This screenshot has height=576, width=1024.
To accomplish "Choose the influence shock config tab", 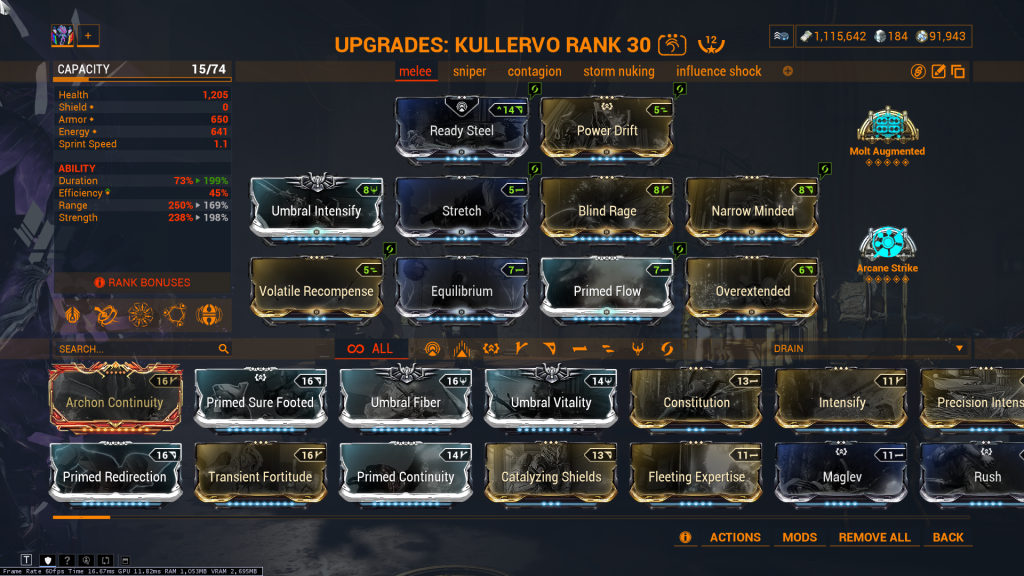I will (x=718, y=71).
